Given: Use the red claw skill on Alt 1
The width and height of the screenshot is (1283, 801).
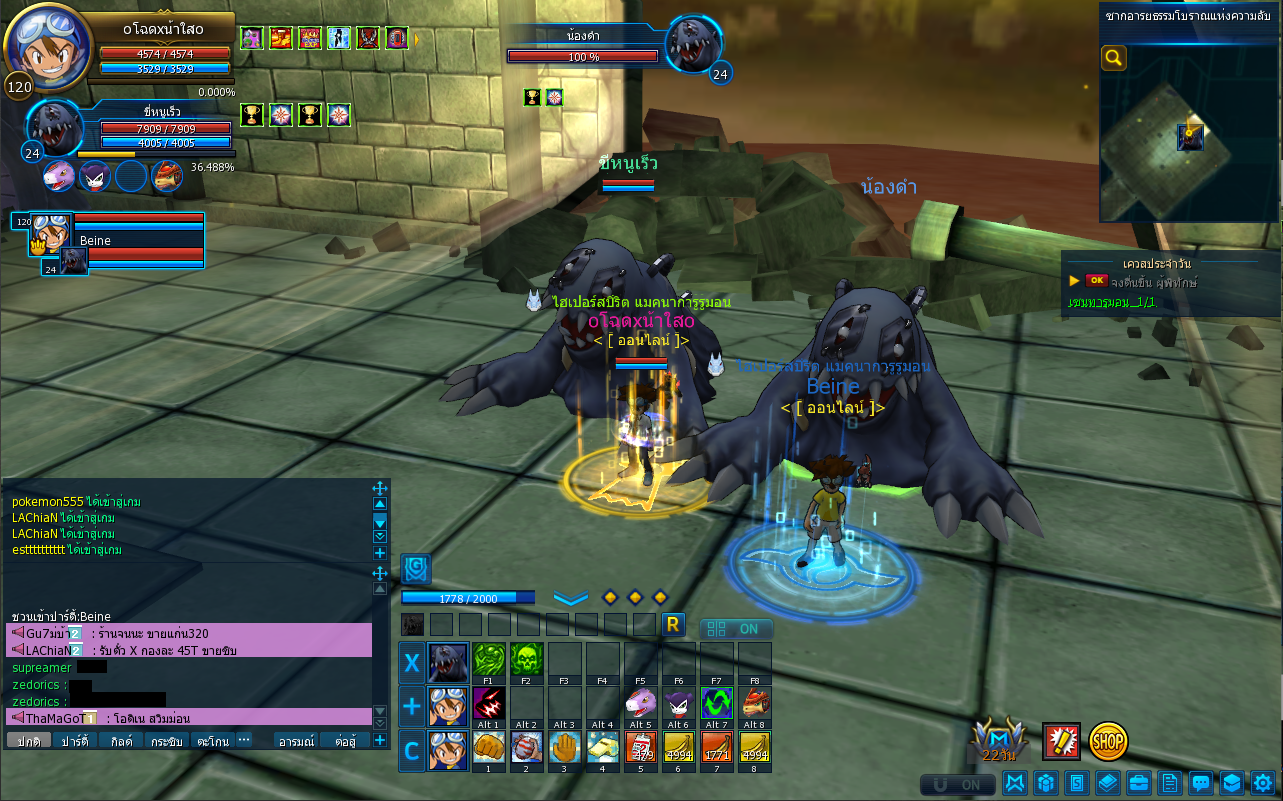Looking at the screenshot, I should (488, 704).
